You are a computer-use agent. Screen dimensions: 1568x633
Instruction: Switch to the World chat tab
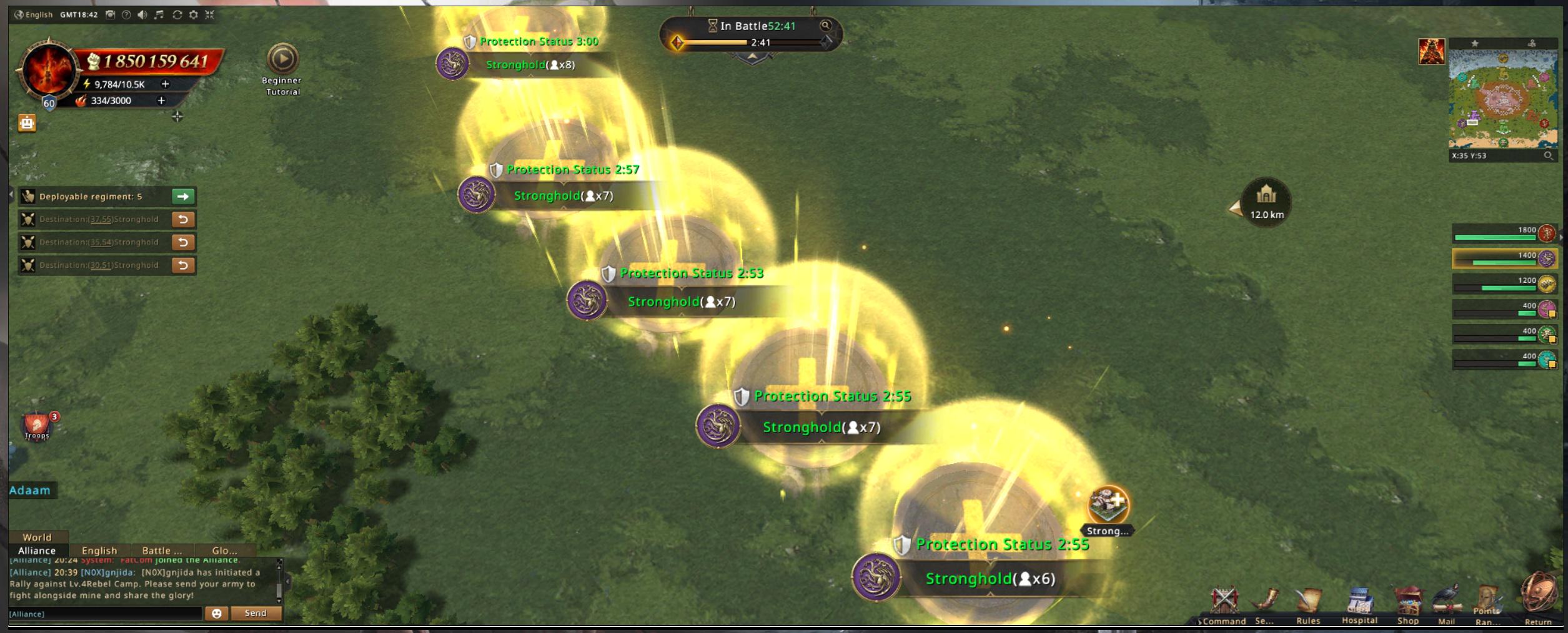[37, 537]
